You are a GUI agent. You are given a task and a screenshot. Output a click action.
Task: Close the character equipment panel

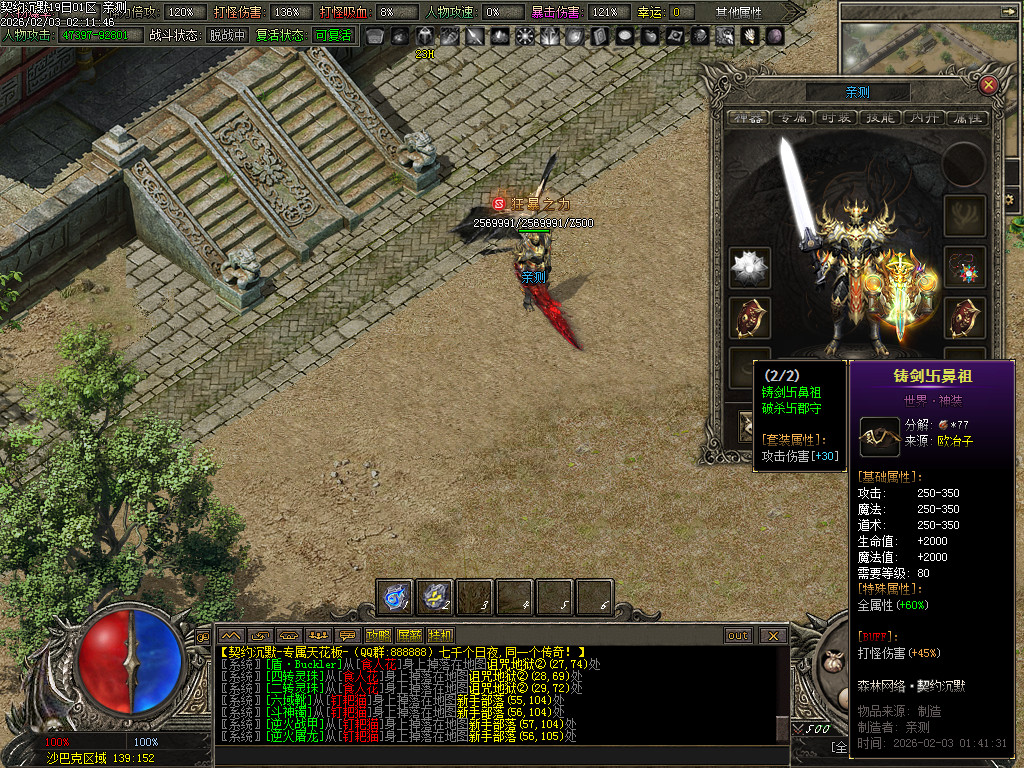tap(988, 85)
